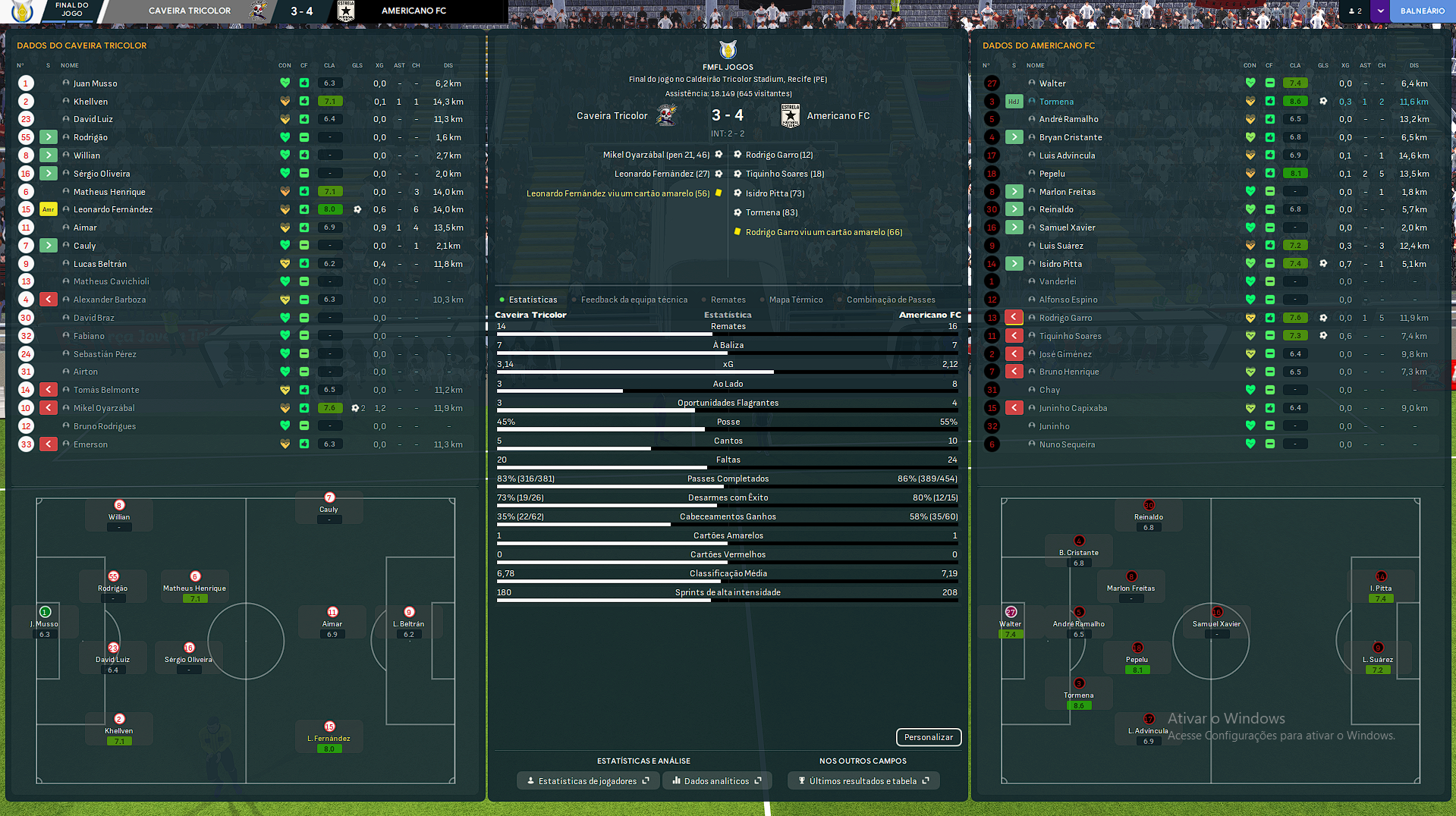Show the Remates tab
This screenshot has height=816, width=1456.
coord(728,300)
